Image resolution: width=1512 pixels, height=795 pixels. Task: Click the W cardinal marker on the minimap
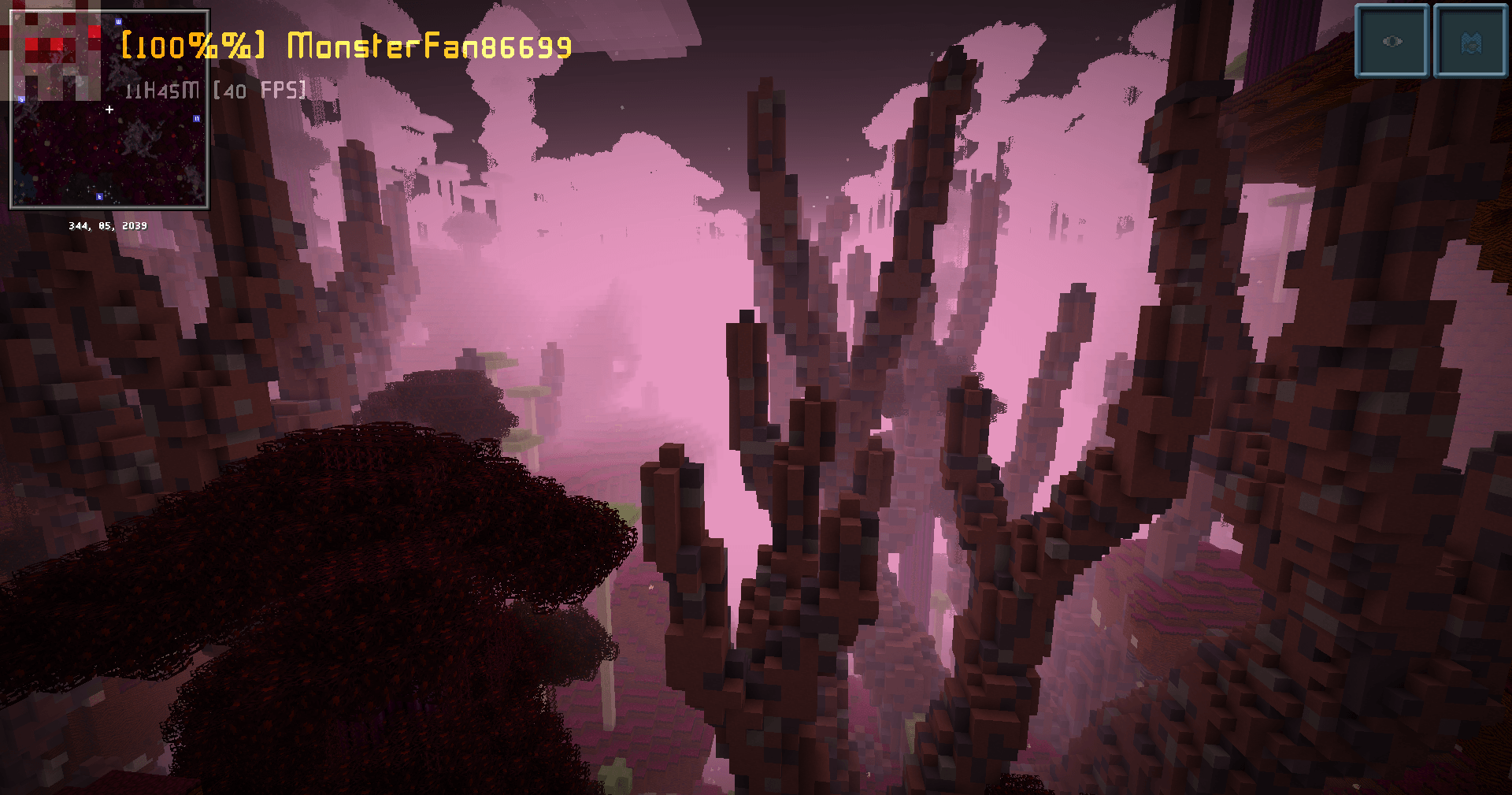pos(118,21)
